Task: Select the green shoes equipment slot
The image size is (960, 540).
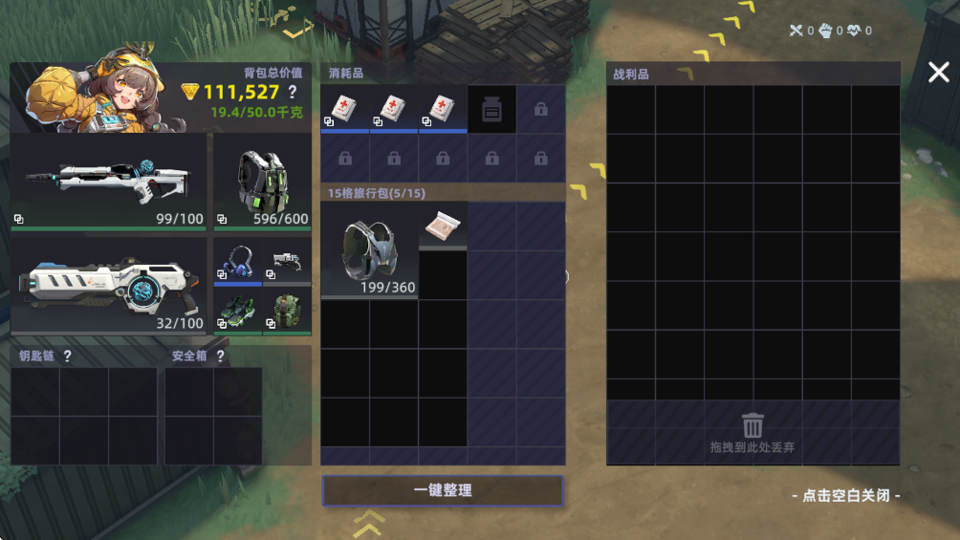Action: [237, 310]
